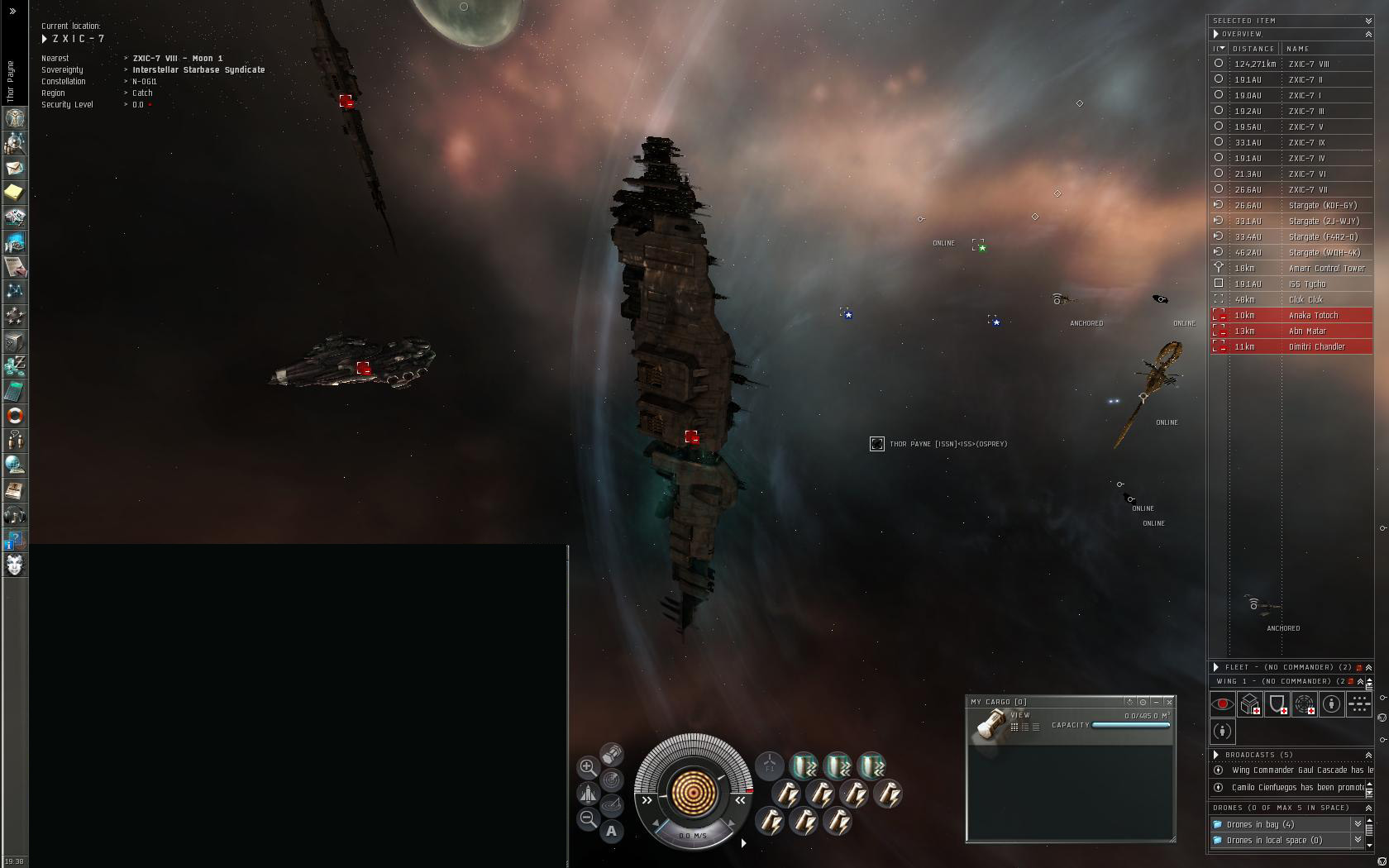
Task: Expand the sidebar with the double-arrow button
Action: [x=12, y=11]
